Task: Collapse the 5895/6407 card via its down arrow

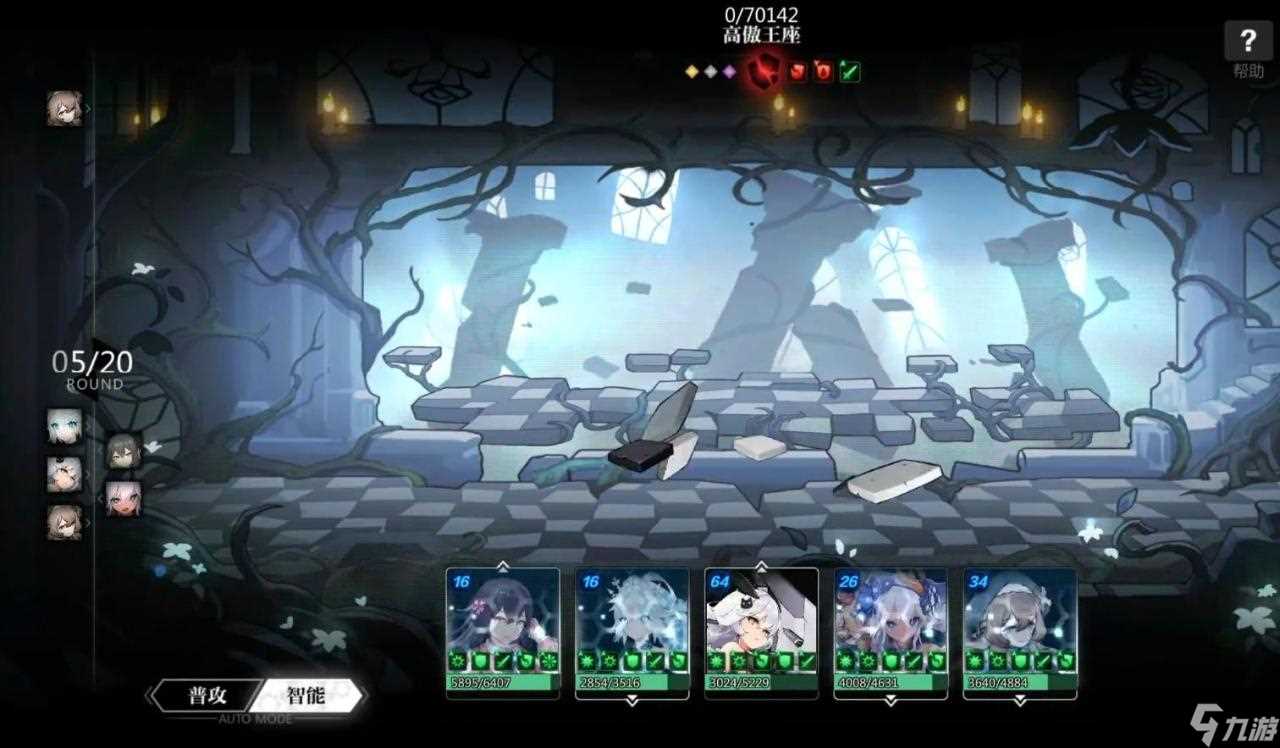Action: (502, 702)
